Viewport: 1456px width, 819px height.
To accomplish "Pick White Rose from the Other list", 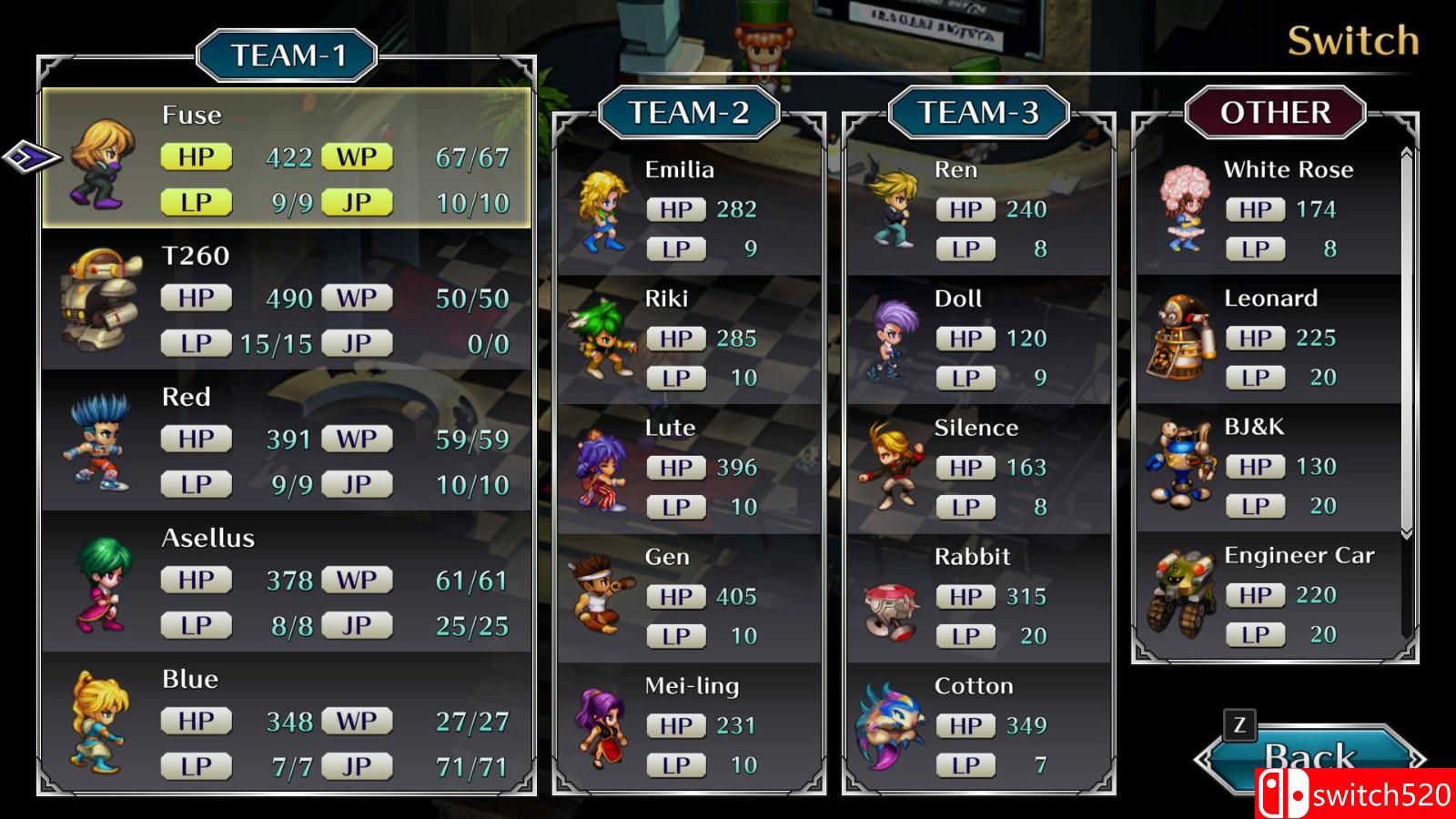I will pos(1268,210).
